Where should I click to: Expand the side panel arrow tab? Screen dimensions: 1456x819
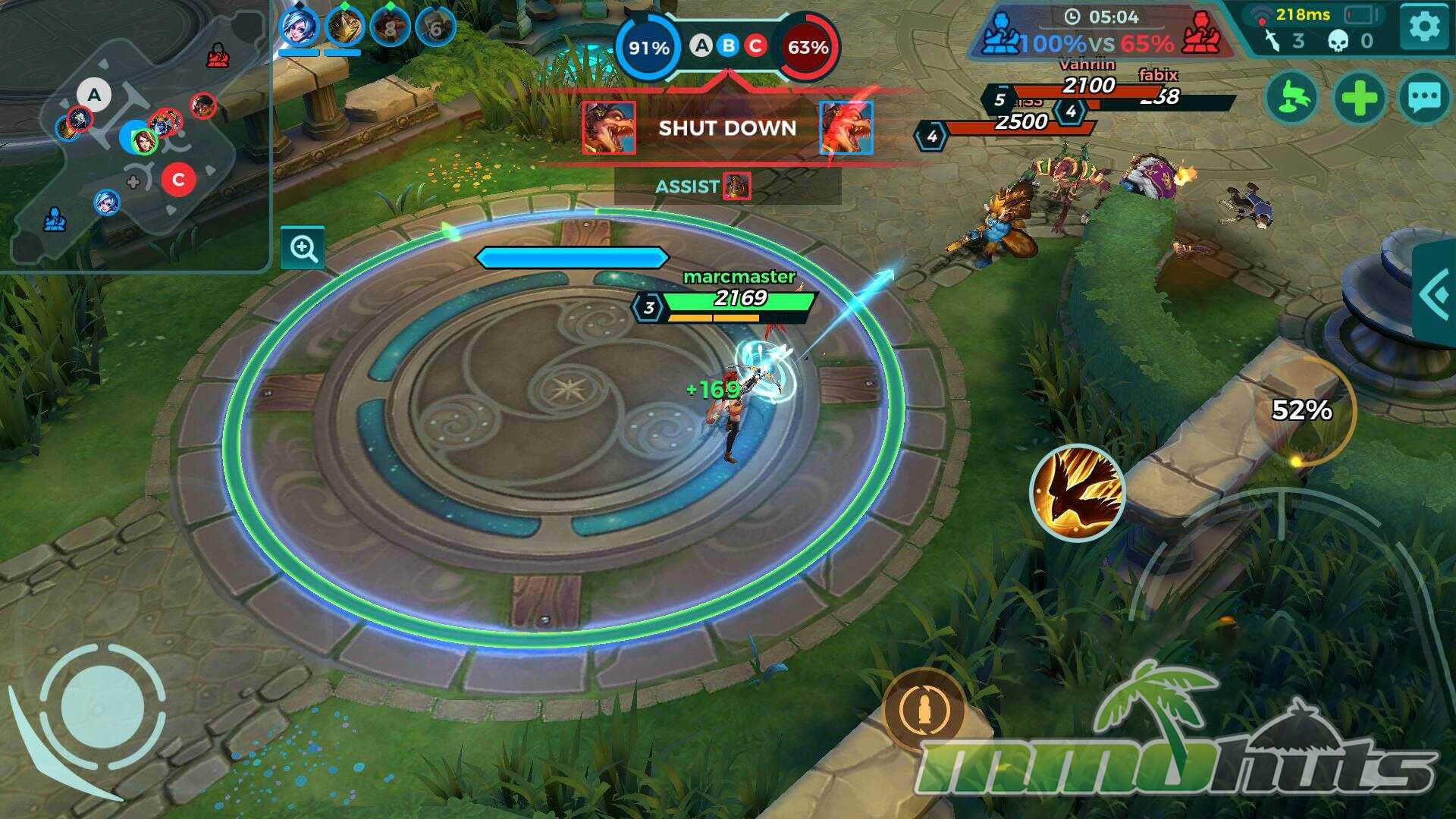[x=1436, y=294]
